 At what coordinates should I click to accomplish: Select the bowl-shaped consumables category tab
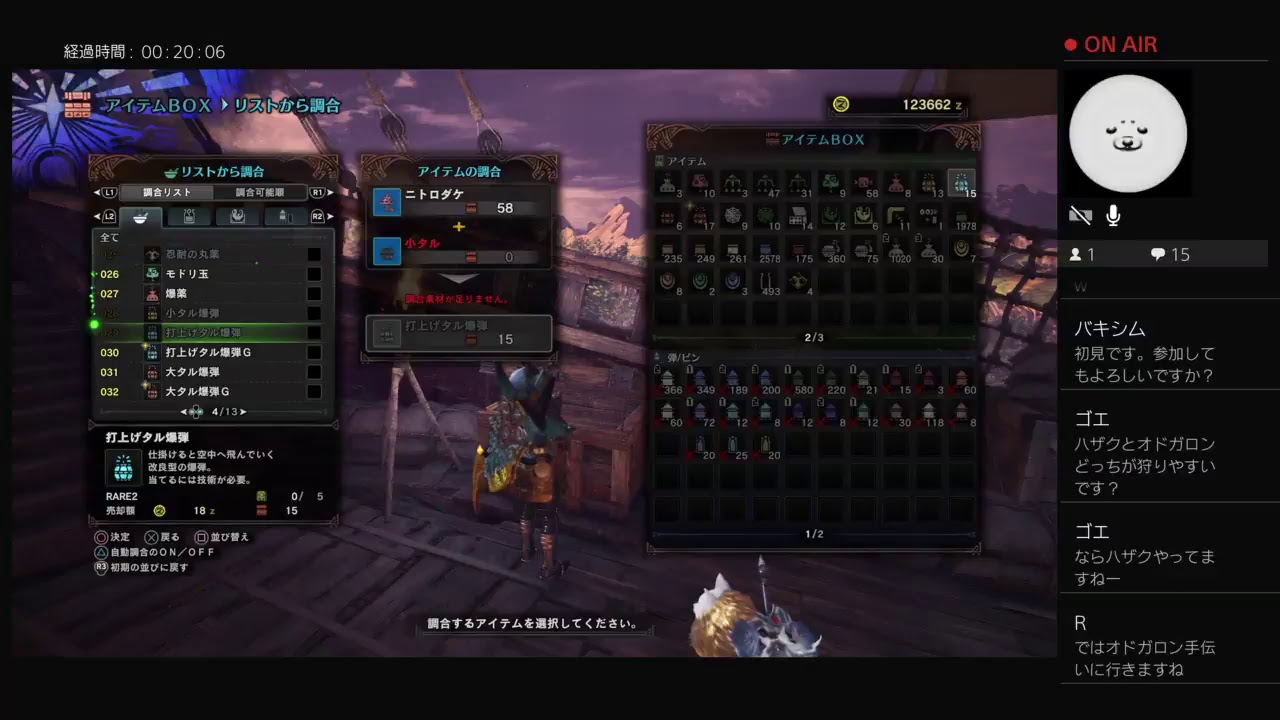[x=140, y=217]
